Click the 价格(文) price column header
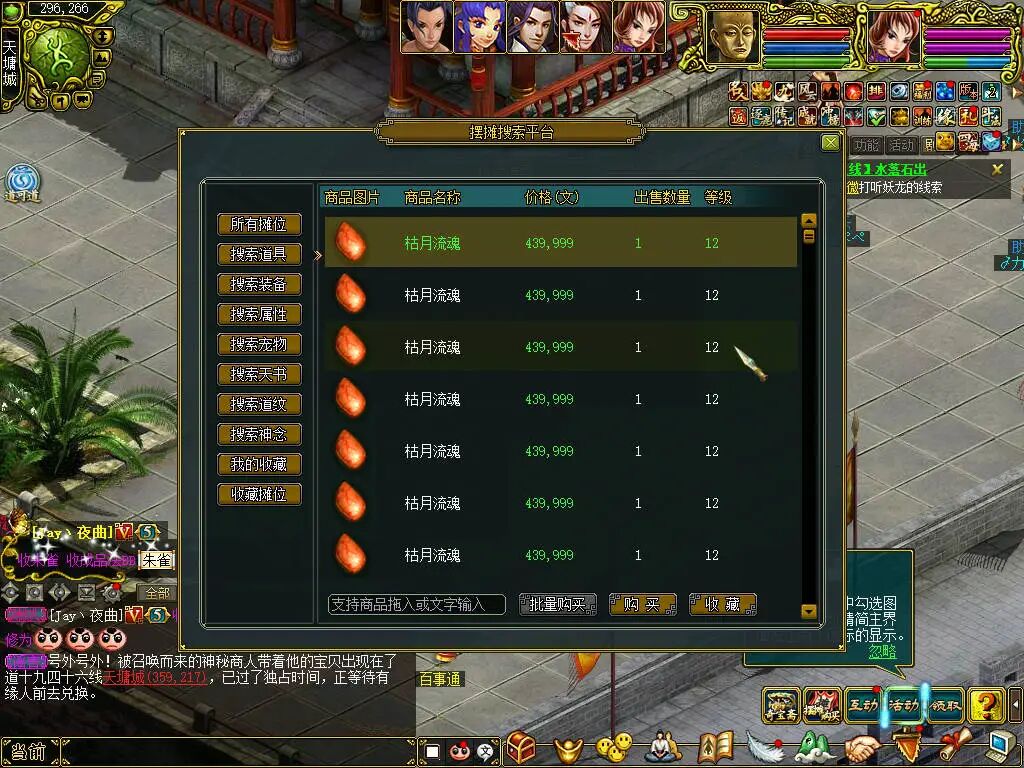1024x768 pixels. tap(551, 198)
